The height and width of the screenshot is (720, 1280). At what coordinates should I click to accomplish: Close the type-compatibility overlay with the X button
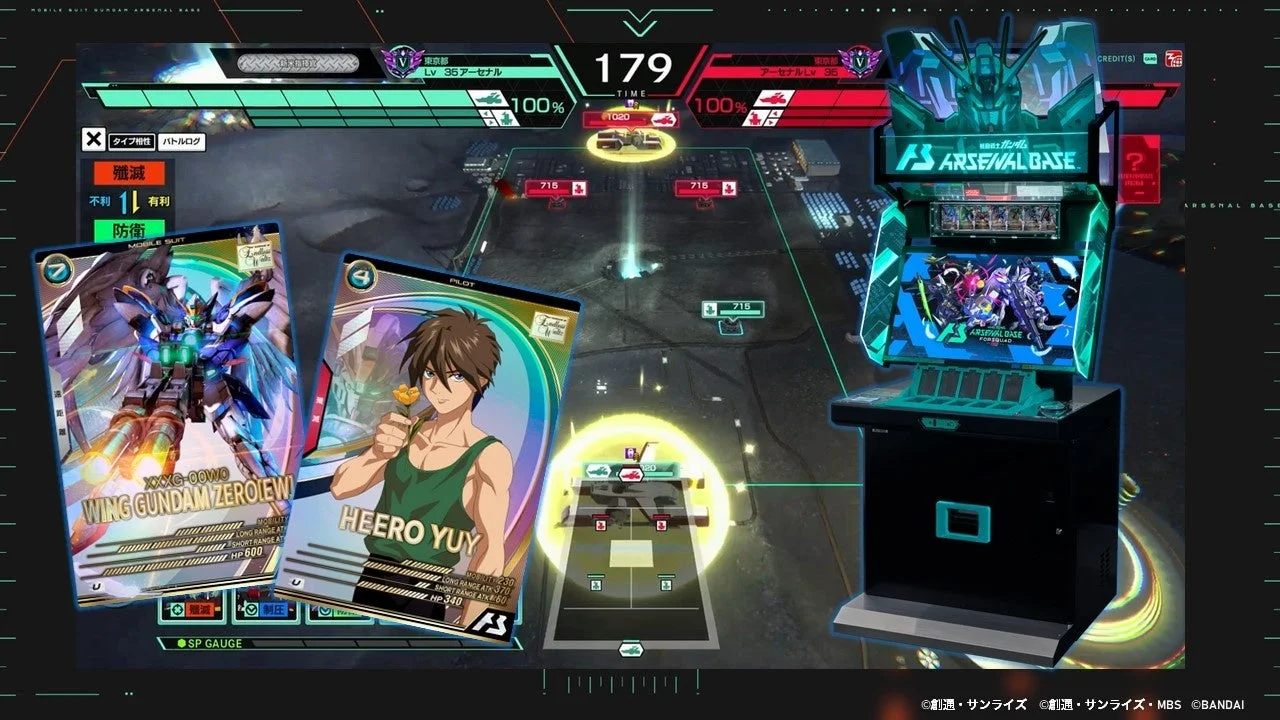coord(94,139)
